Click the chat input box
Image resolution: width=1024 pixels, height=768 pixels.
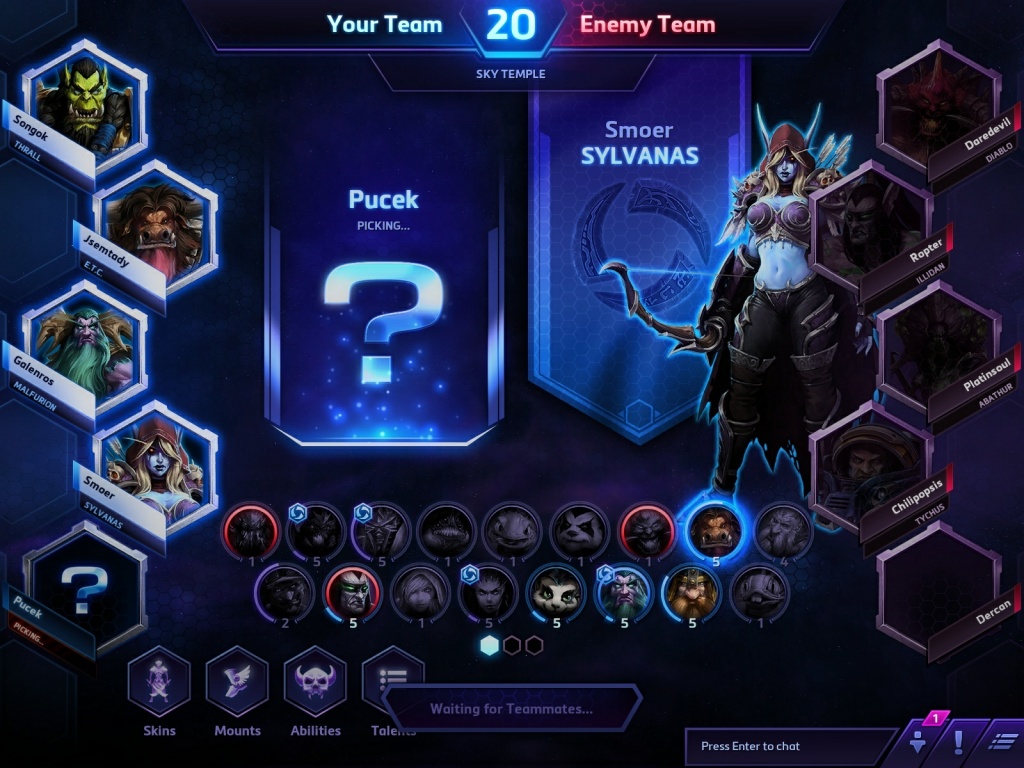(x=788, y=746)
